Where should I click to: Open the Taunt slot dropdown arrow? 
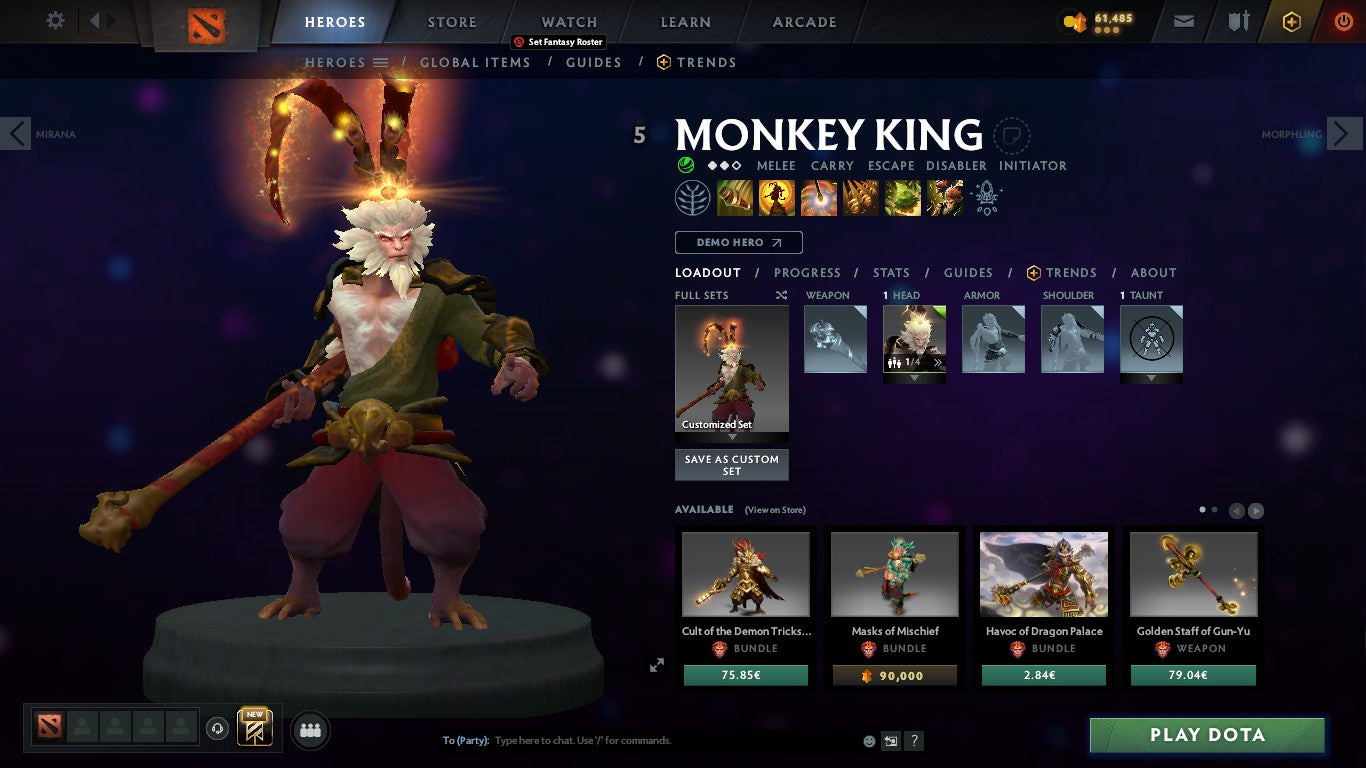tap(1151, 377)
